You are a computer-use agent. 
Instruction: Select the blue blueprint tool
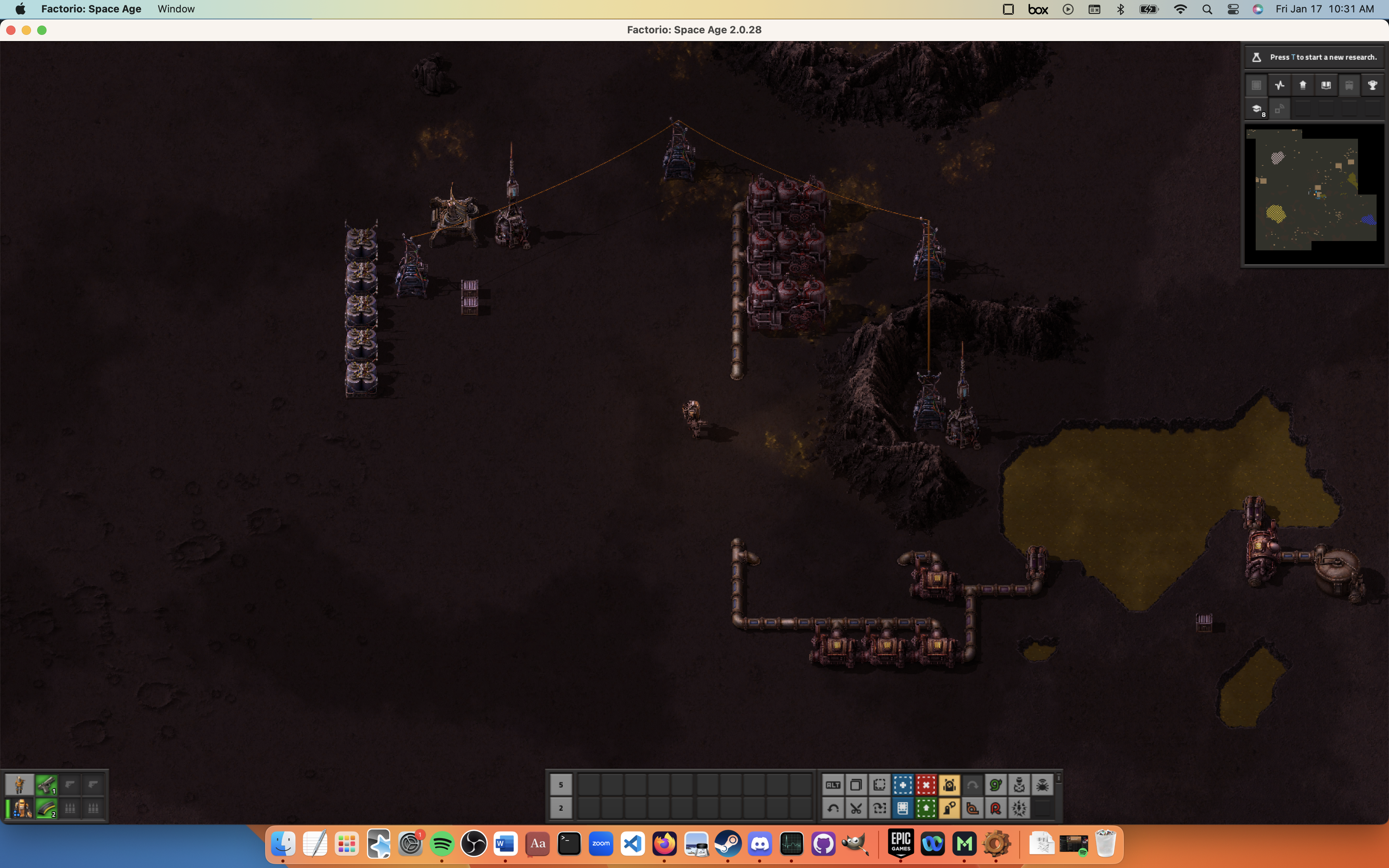coord(903,785)
